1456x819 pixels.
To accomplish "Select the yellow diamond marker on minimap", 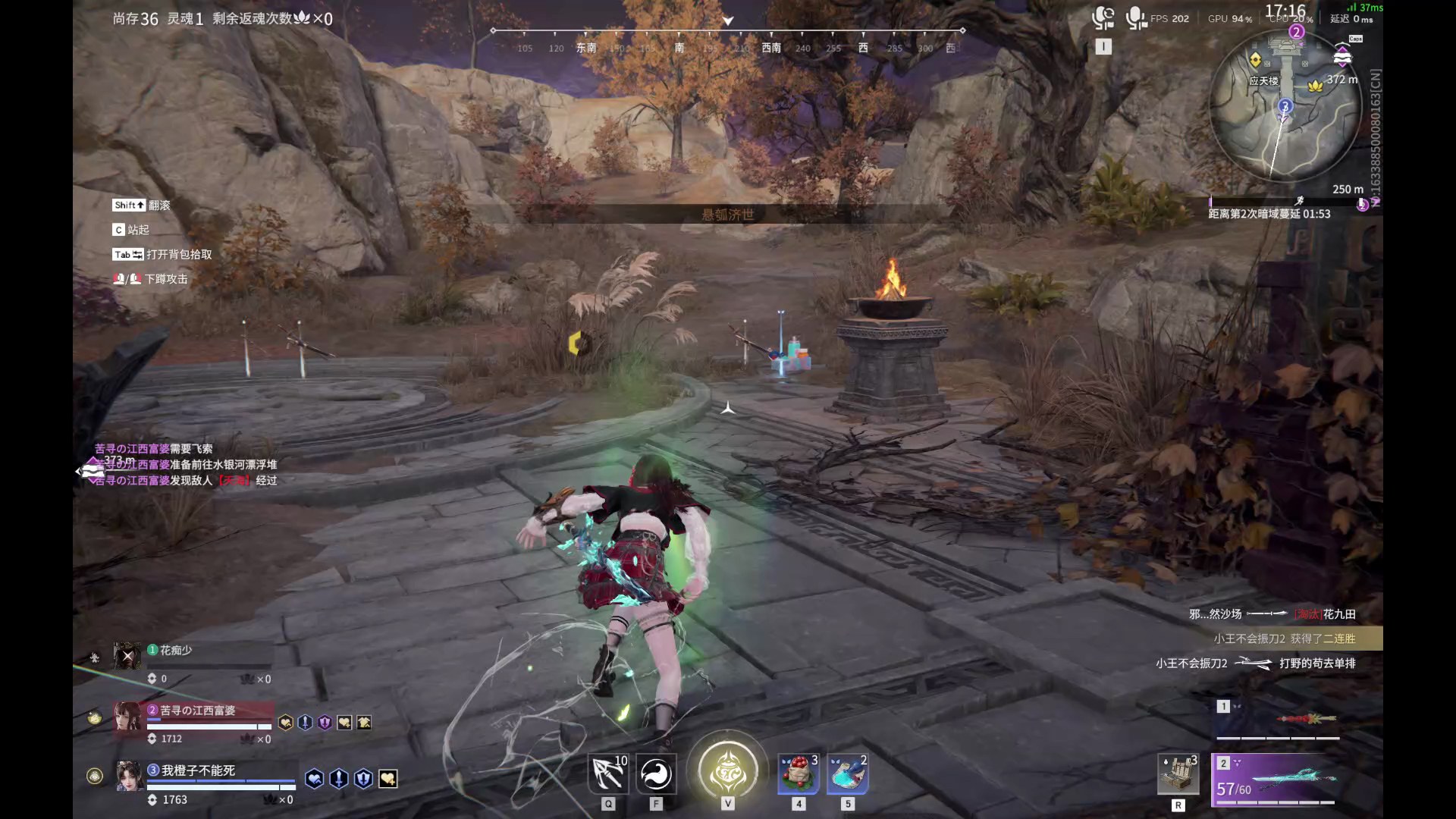I will click(1255, 59).
